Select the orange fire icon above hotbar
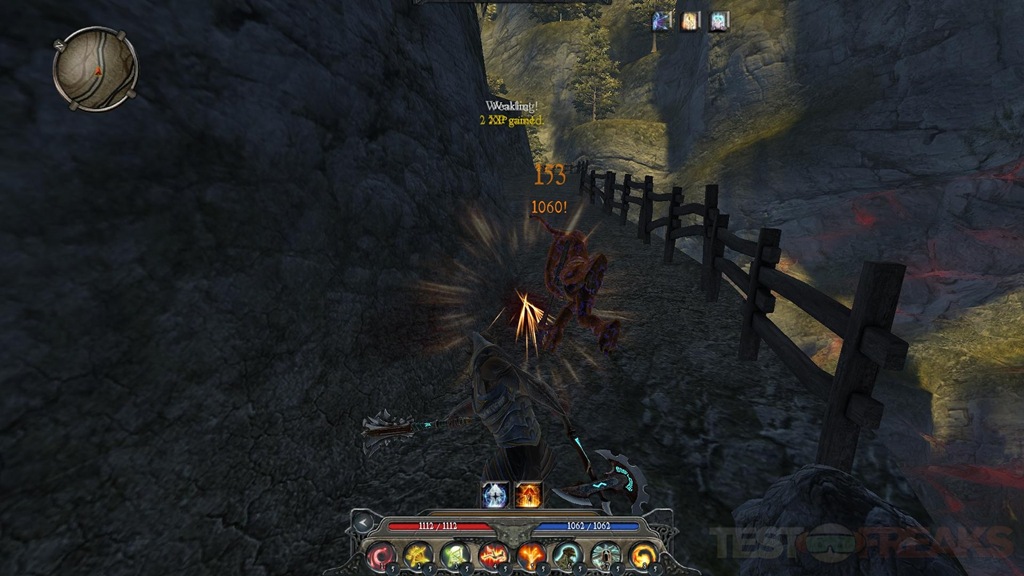Viewport: 1024px width, 576px height. point(528,493)
